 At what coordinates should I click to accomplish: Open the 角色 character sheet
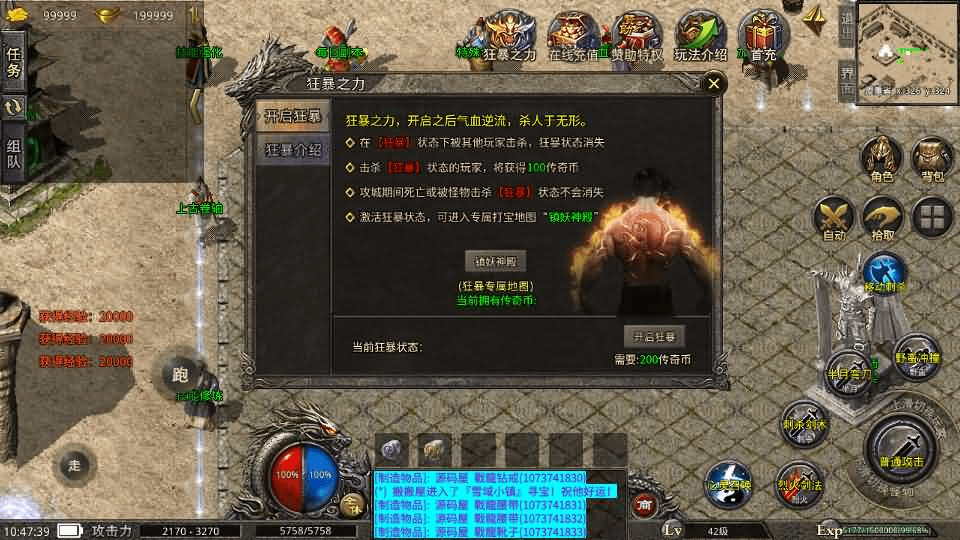tap(881, 160)
